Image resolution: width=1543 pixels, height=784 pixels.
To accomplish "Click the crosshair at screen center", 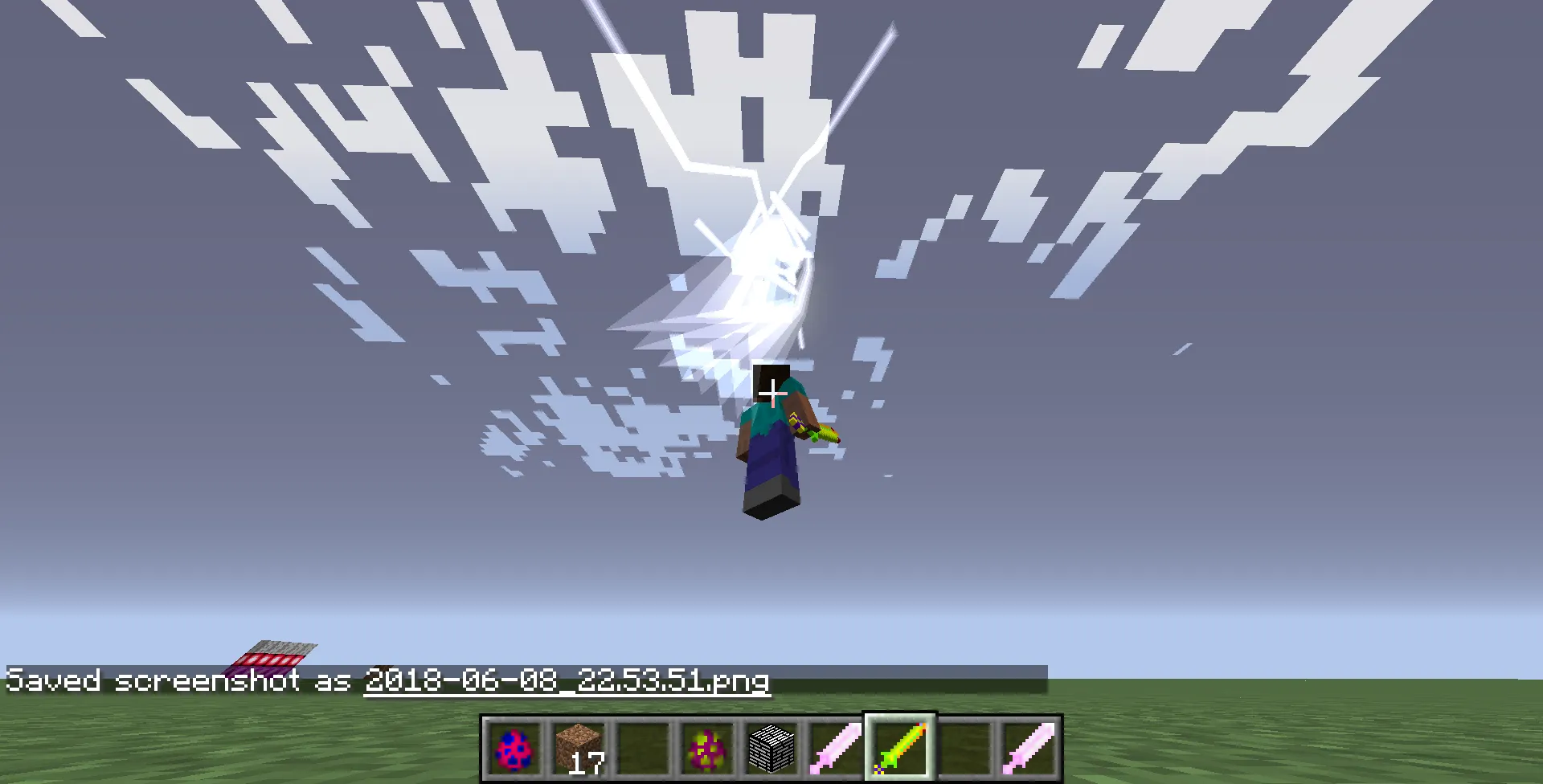I will tap(771, 392).
